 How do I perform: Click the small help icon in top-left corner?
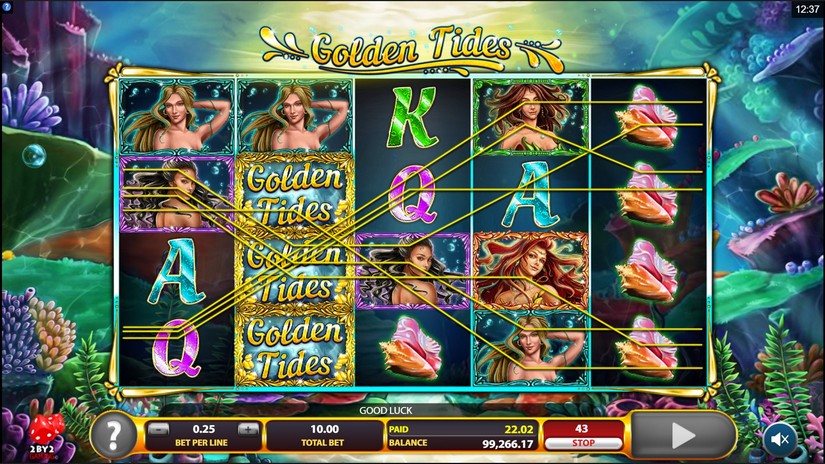tap(6, 7)
